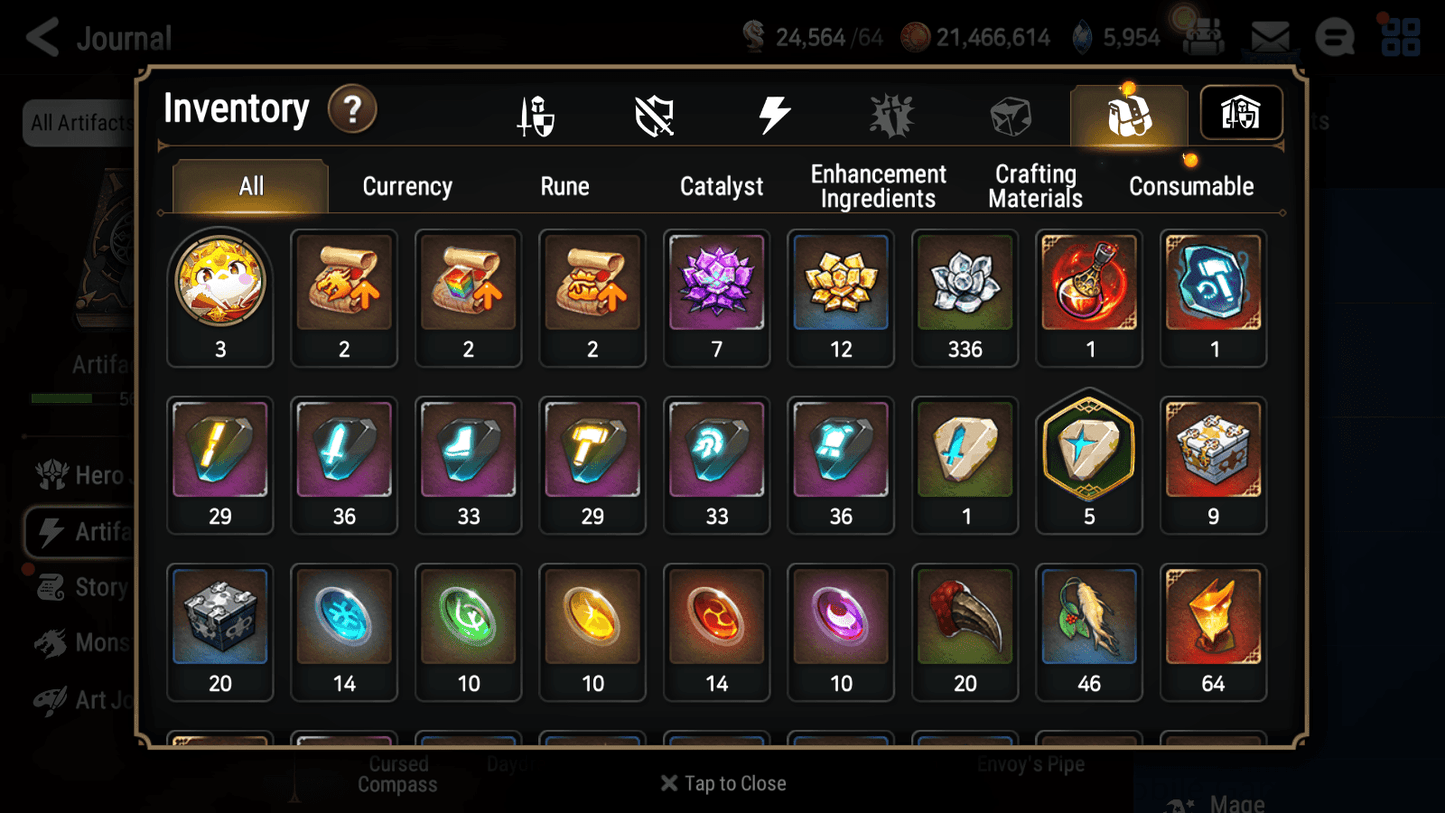Switch to the artifact tab with lightning icon

point(775,113)
